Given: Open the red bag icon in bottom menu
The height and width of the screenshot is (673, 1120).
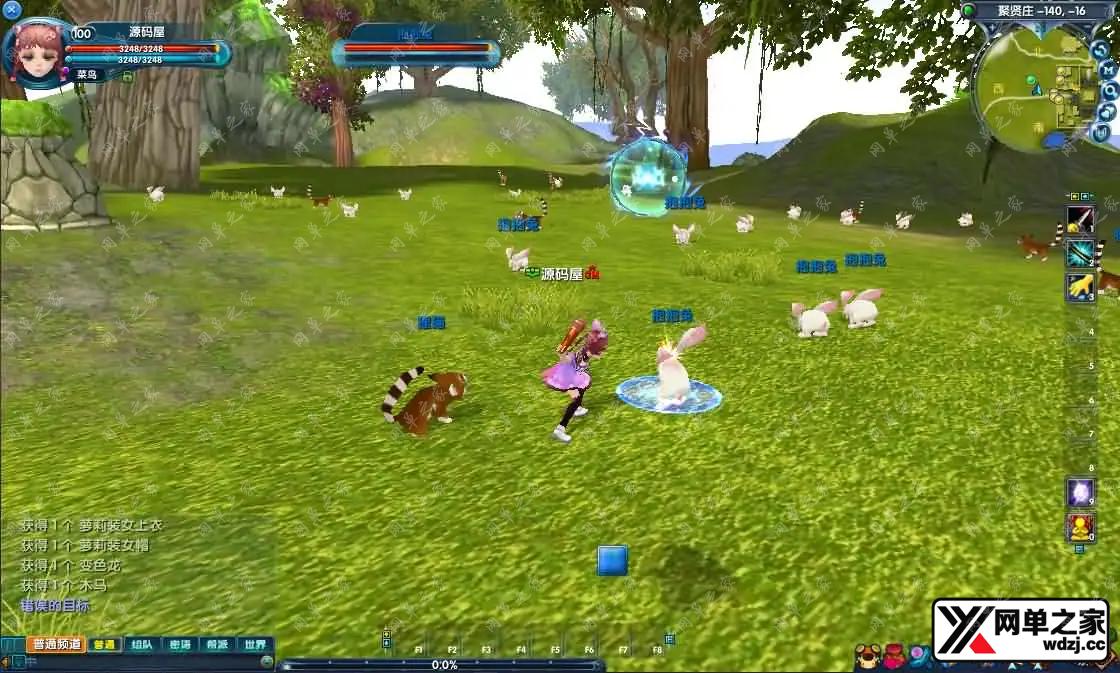Looking at the screenshot, I should pos(894,656).
